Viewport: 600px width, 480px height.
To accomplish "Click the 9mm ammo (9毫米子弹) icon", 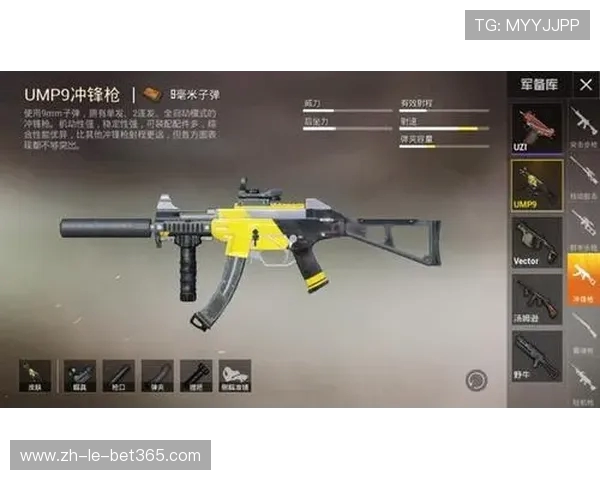I will (153, 93).
